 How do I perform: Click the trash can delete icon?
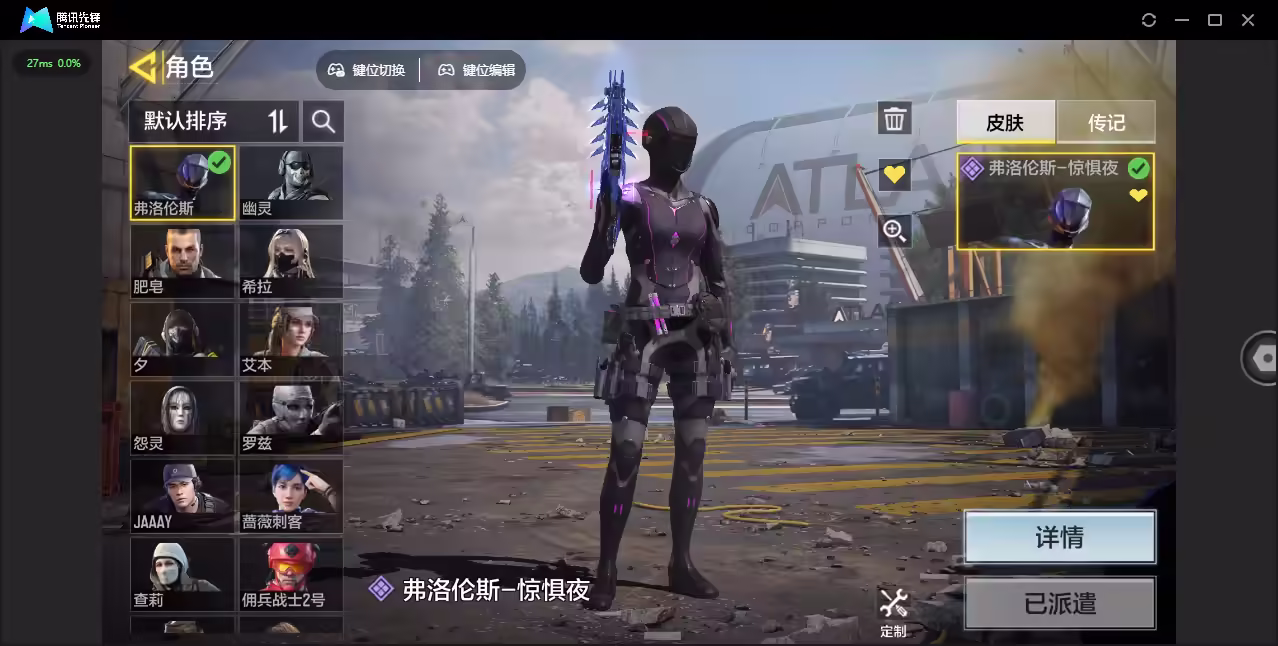894,119
